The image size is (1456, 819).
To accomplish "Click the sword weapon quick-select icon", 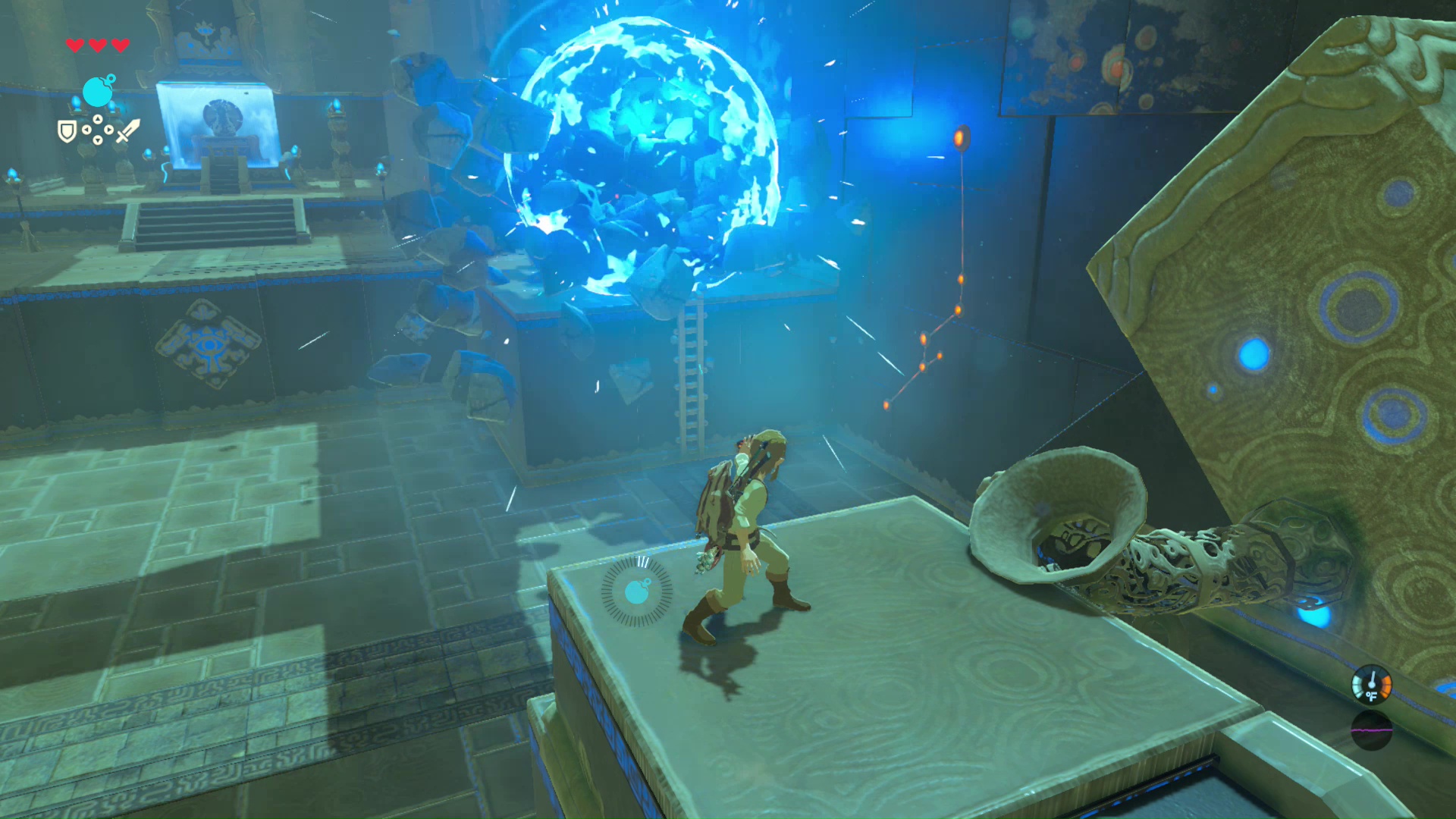I will coord(127,130).
